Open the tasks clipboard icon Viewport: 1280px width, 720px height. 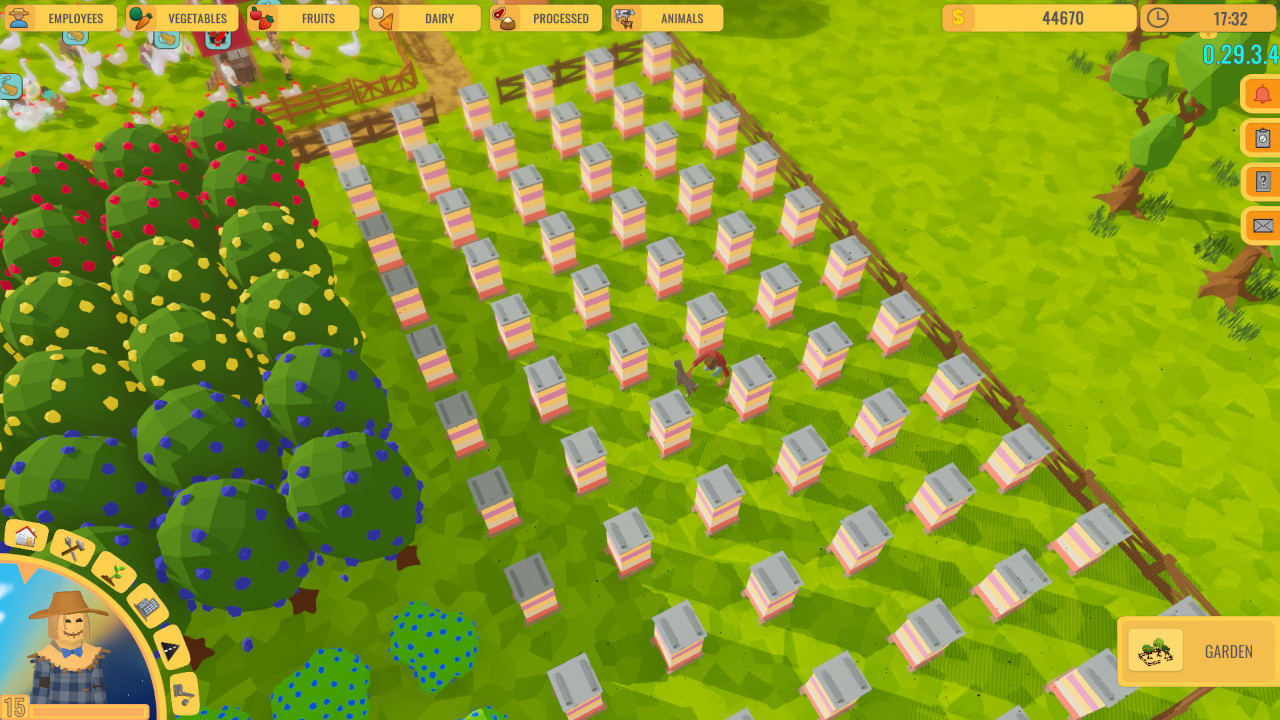[x=1261, y=138]
